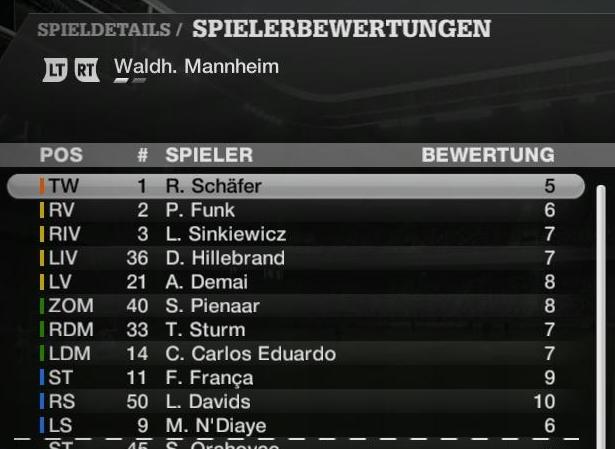Select L. Sinkiewicz rating row
The image size is (615, 449).
click(x=296, y=234)
